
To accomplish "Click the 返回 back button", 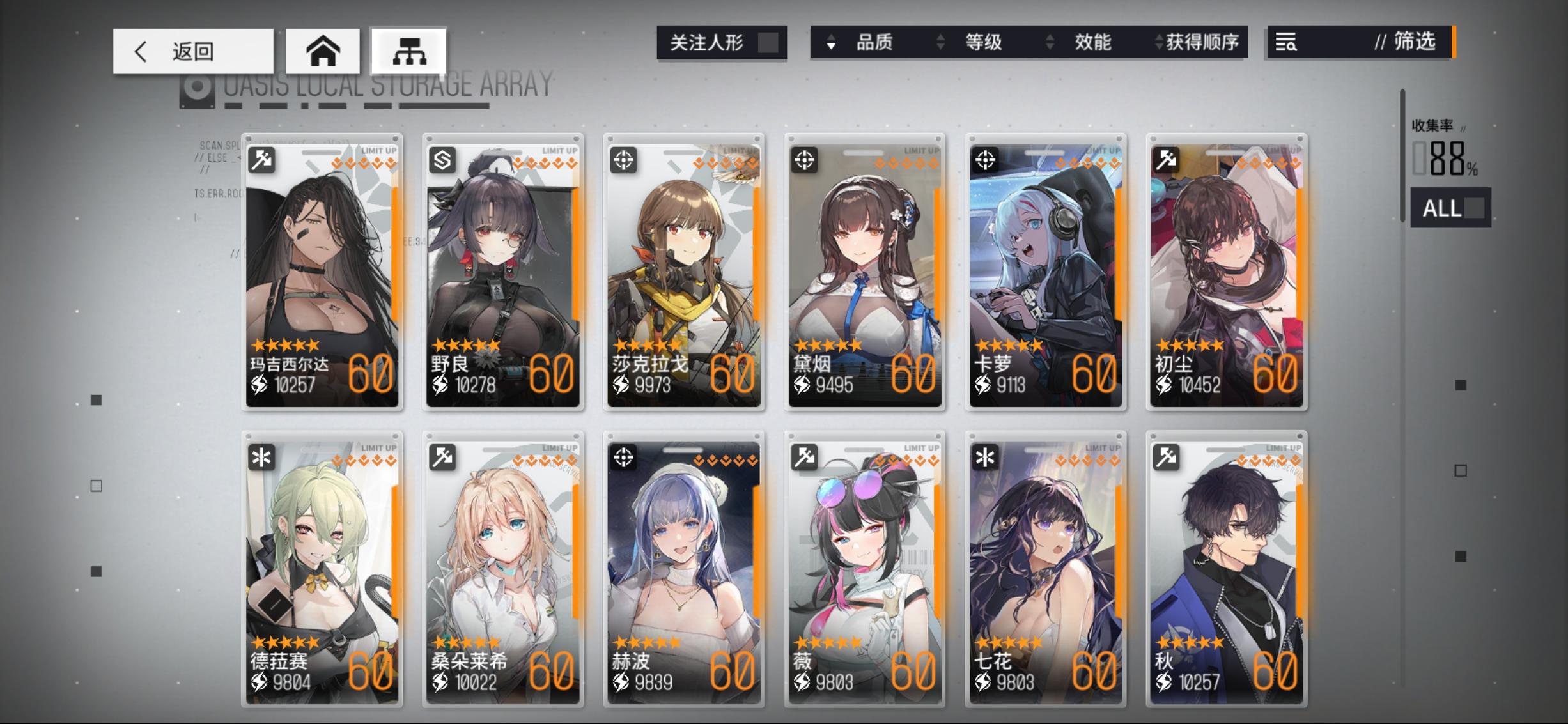I will [x=192, y=50].
